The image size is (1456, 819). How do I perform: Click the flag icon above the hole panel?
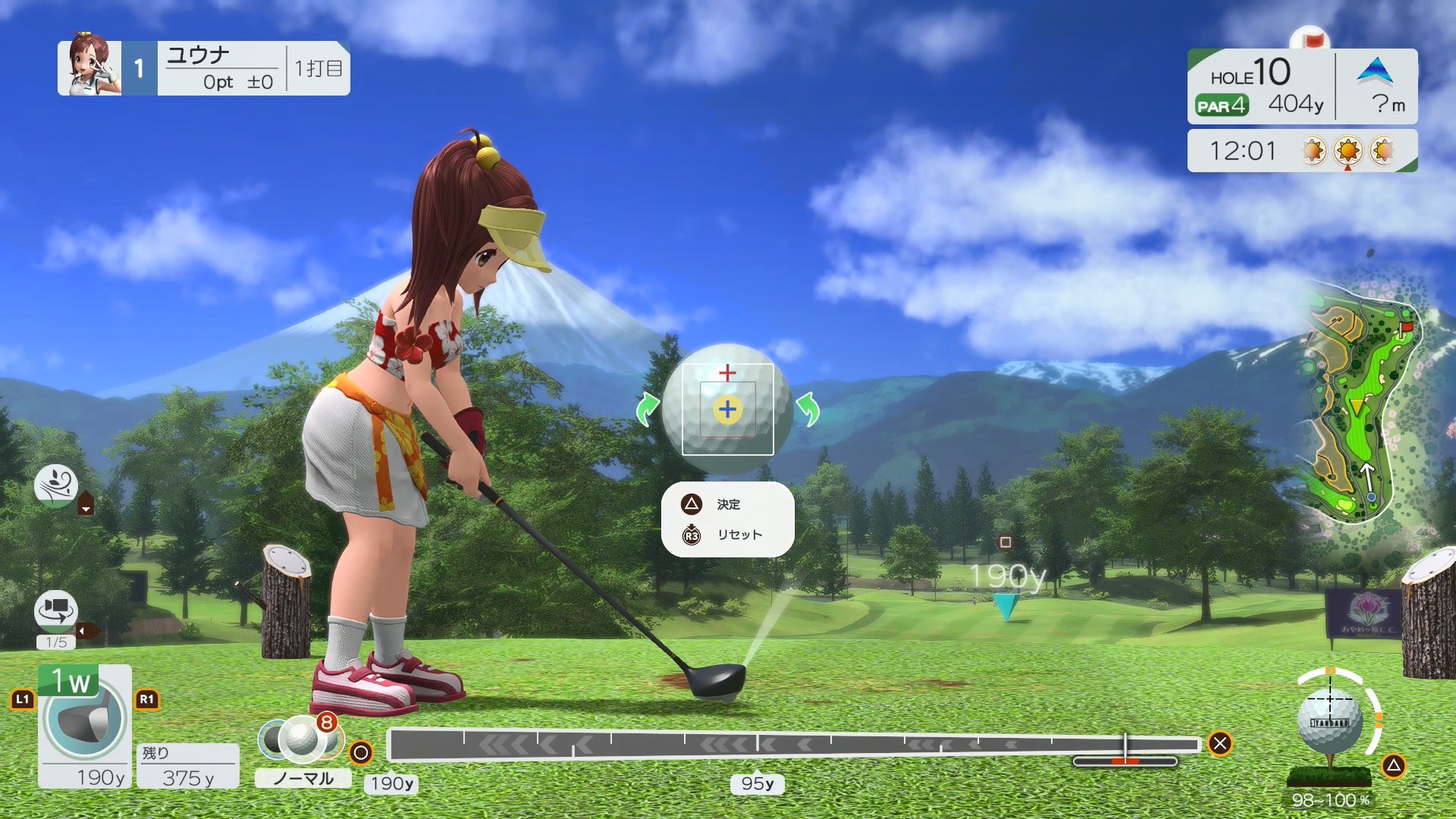pos(1311,36)
